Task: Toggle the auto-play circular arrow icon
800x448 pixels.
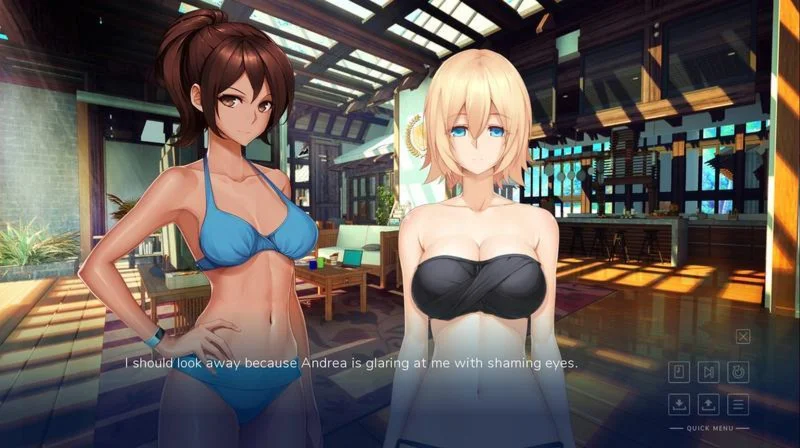Action: (x=738, y=372)
